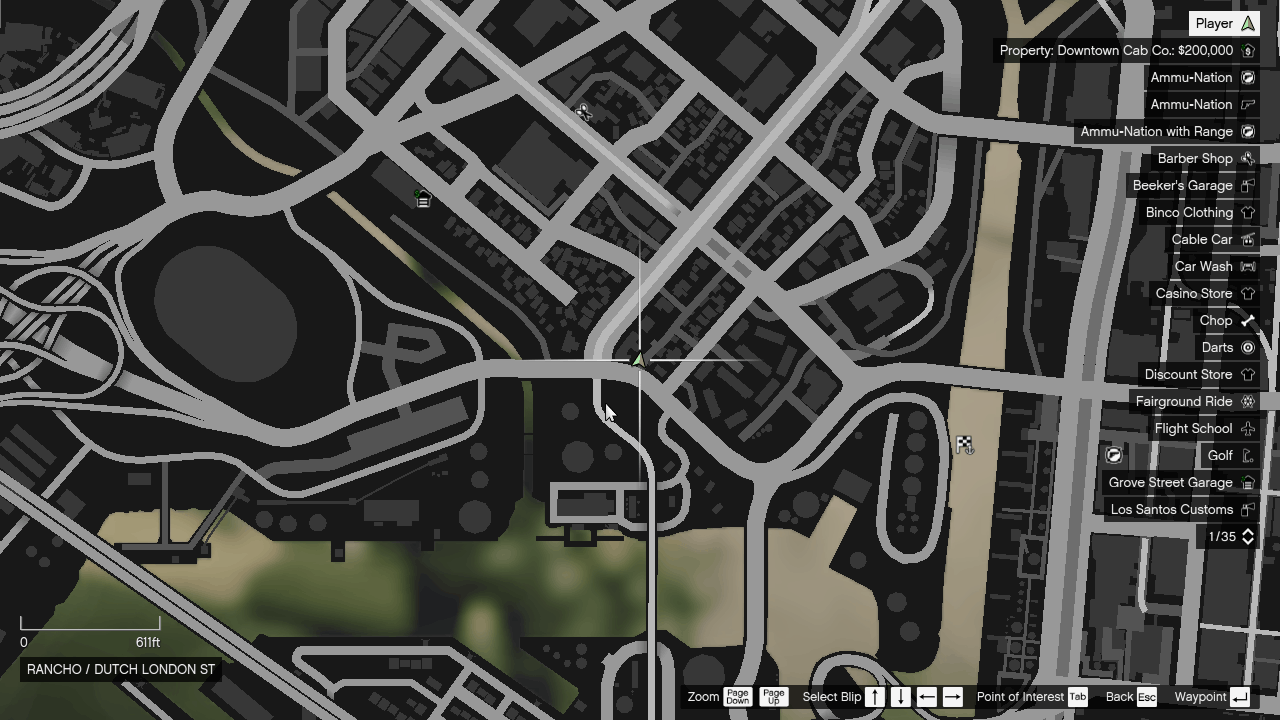Screen dimensions: 1280x720
Task: Select the Darts dartboard icon
Action: coord(1248,347)
